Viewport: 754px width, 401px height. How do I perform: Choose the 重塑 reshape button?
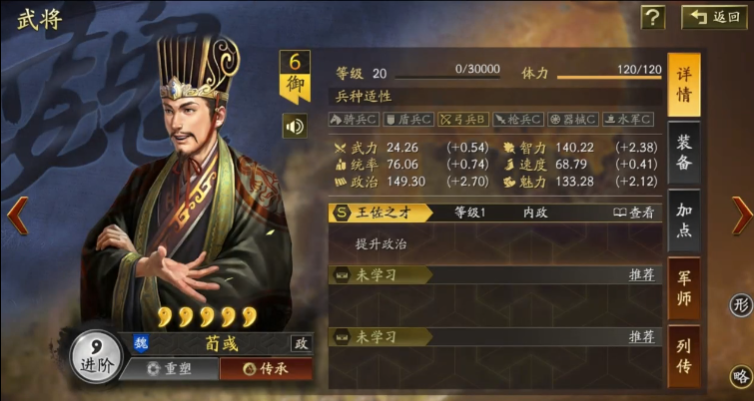pyautogui.click(x=167, y=368)
